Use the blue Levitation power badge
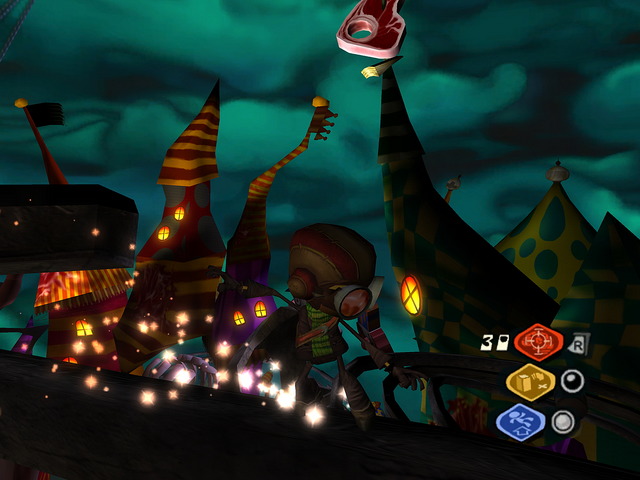This screenshot has width=640, height=480. (520, 421)
